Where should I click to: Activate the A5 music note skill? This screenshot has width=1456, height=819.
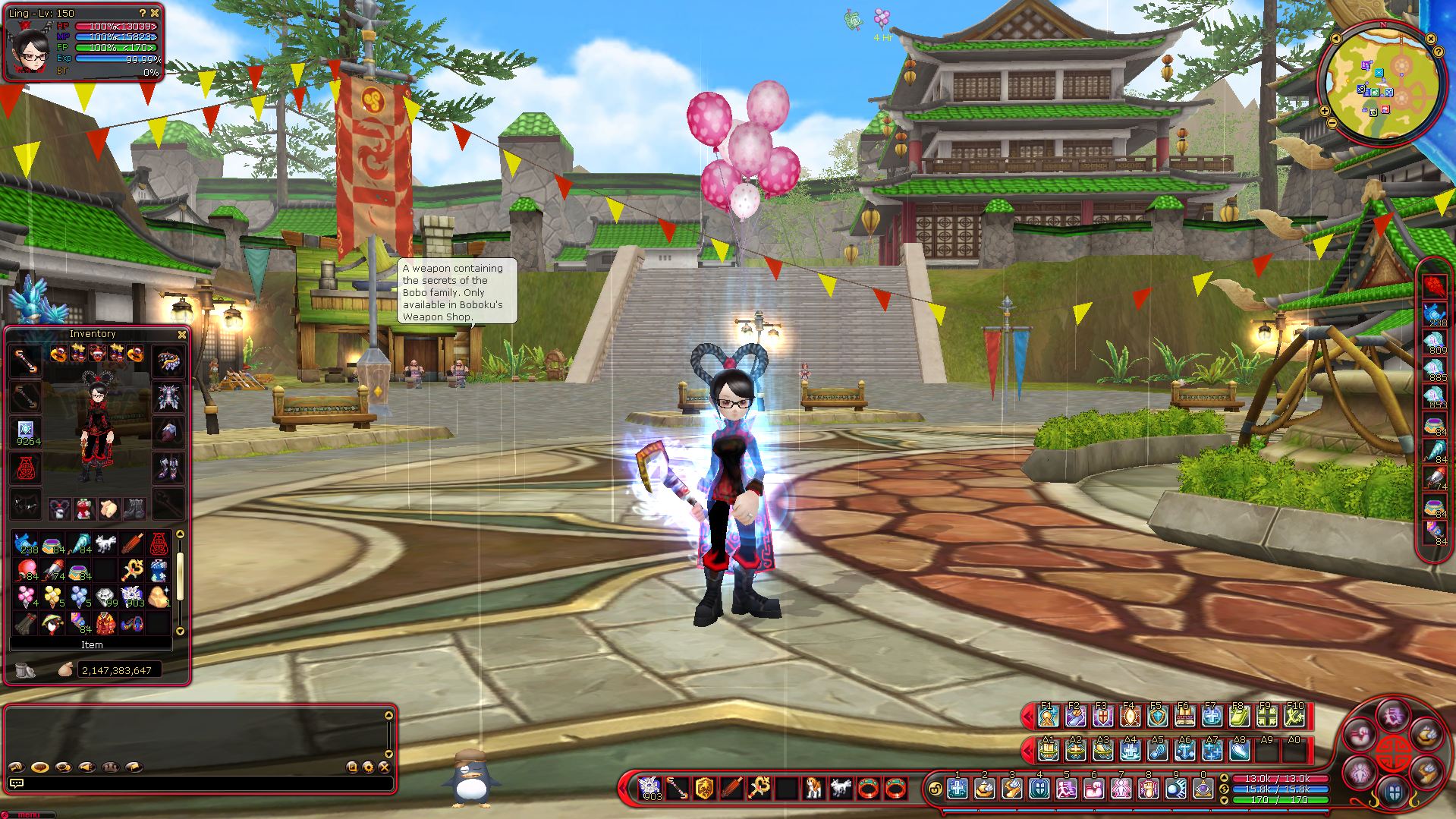click(x=1157, y=751)
